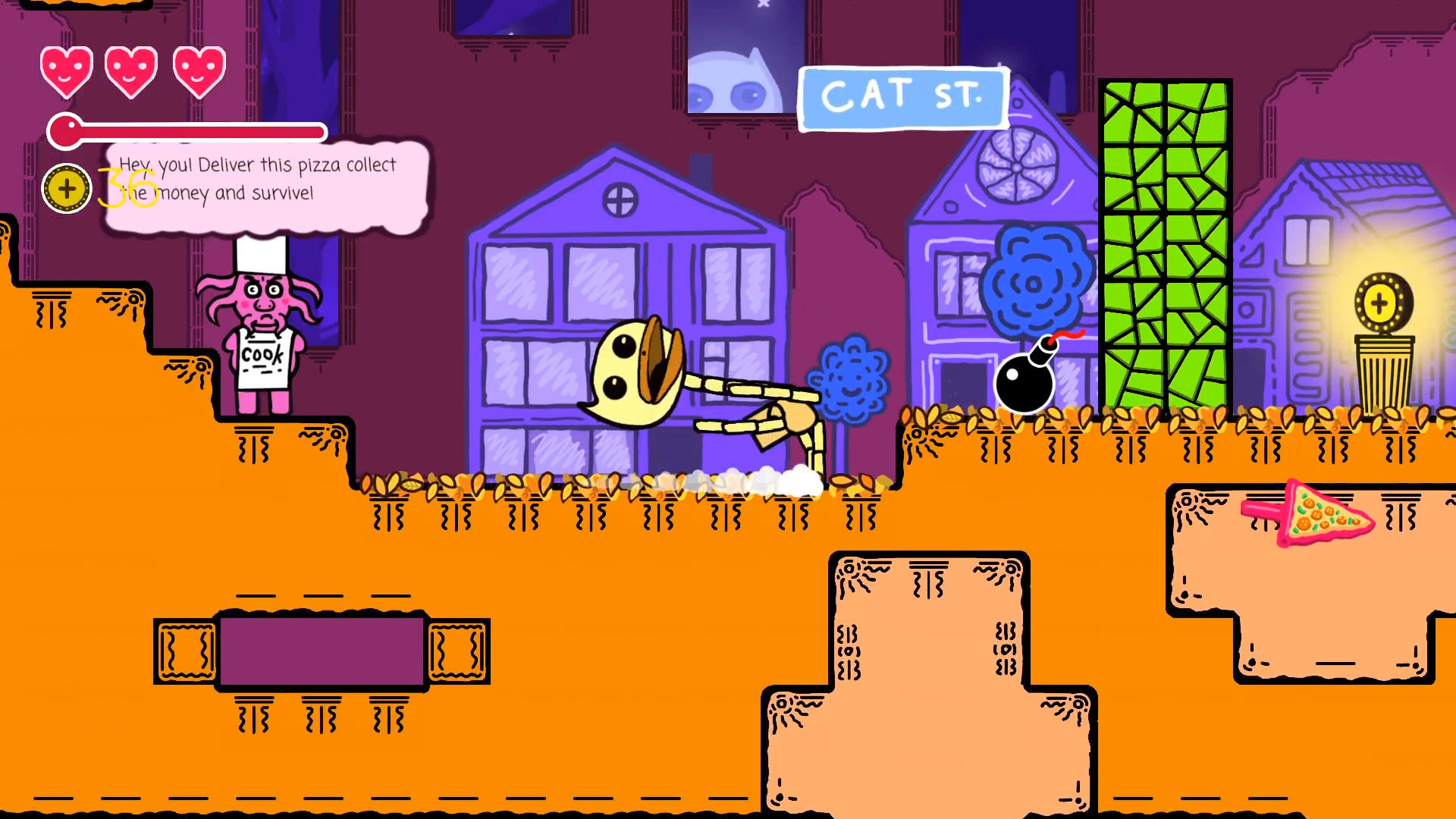Click the round attic window of the purple house
Screen dimensions: 1456x819
click(x=619, y=199)
